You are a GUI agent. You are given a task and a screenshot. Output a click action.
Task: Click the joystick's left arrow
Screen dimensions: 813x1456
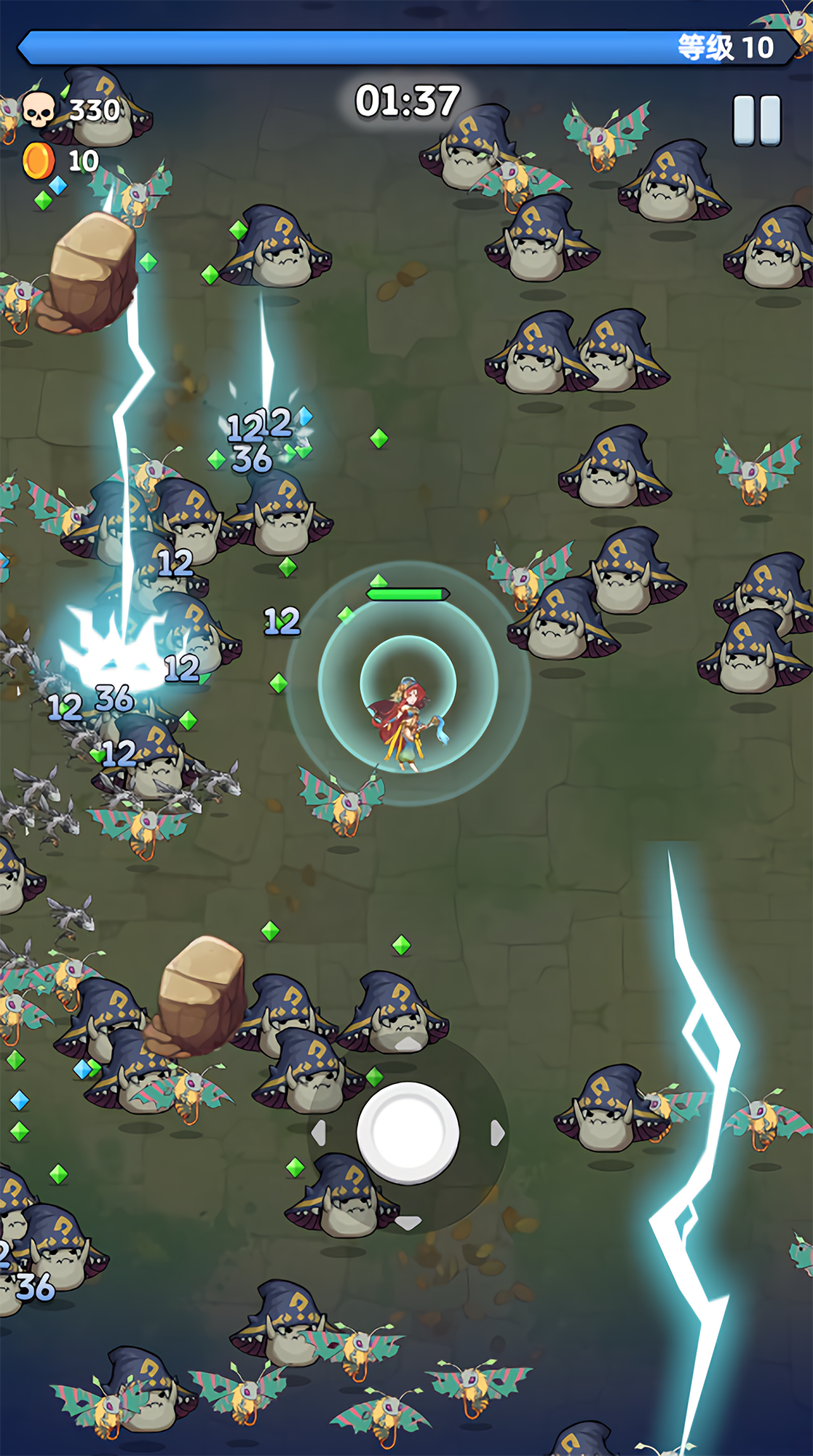point(319,1133)
